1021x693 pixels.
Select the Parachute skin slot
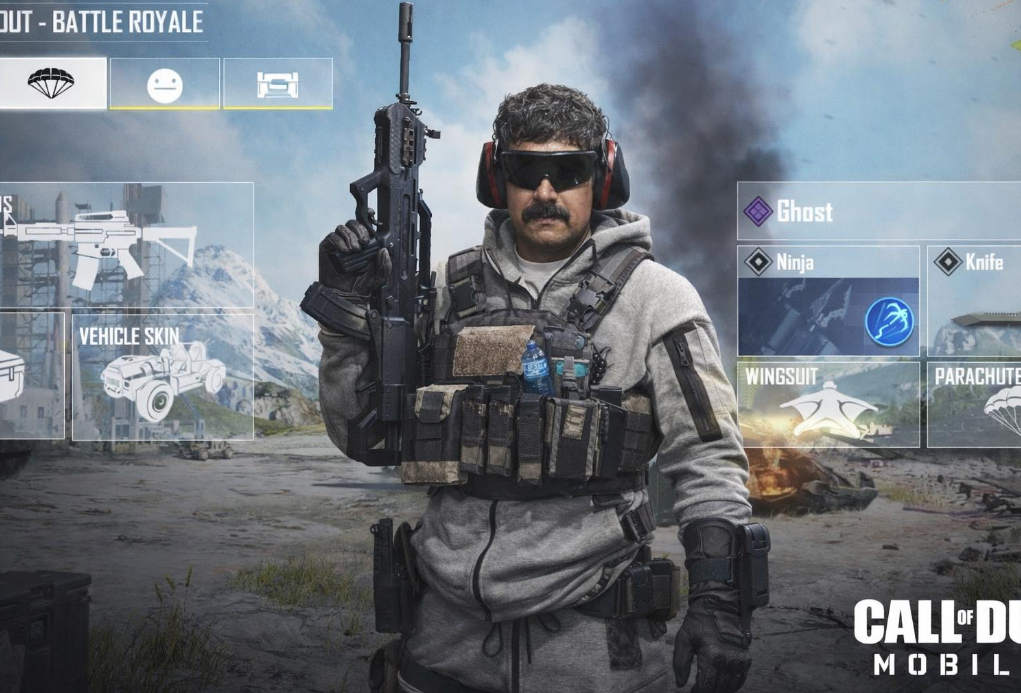point(974,404)
